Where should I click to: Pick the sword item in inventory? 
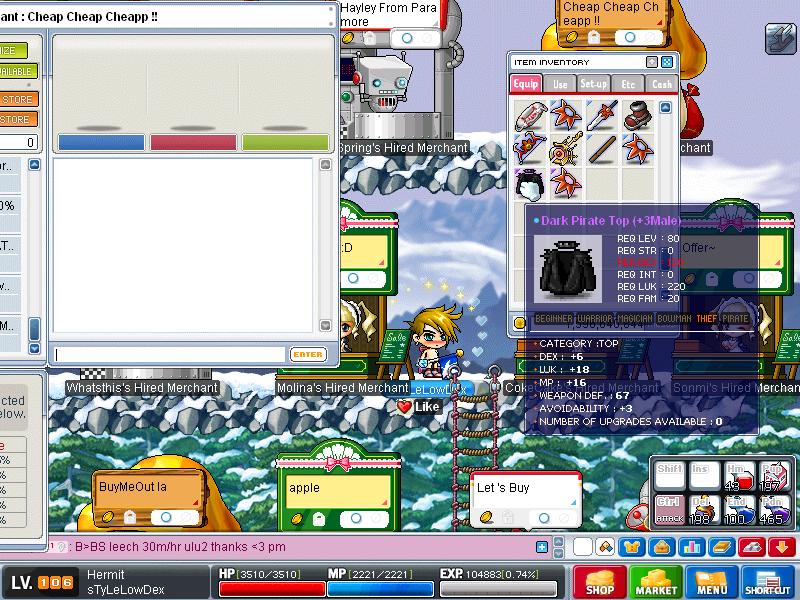601,115
